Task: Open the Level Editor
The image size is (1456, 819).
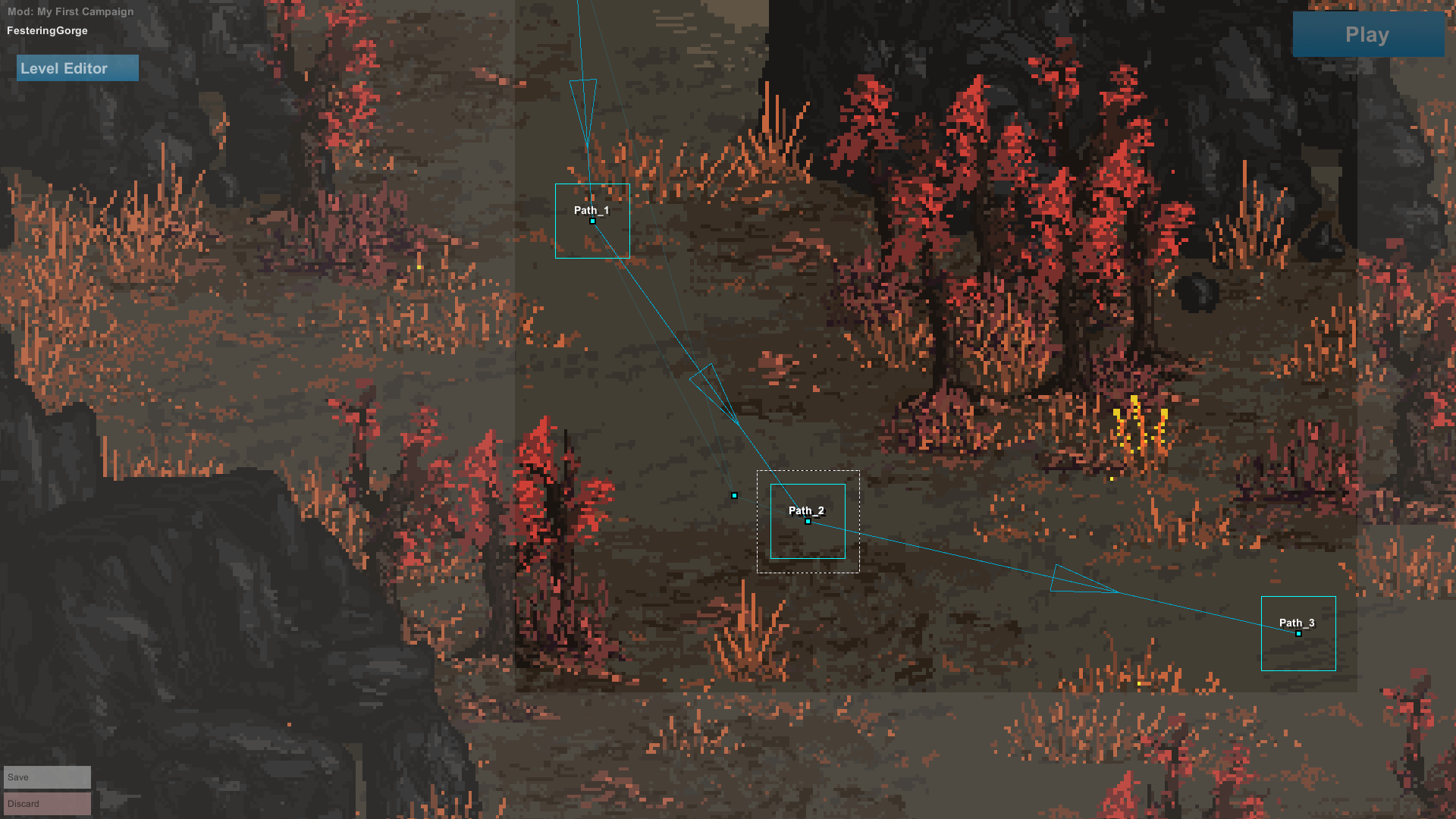Action: click(x=77, y=67)
